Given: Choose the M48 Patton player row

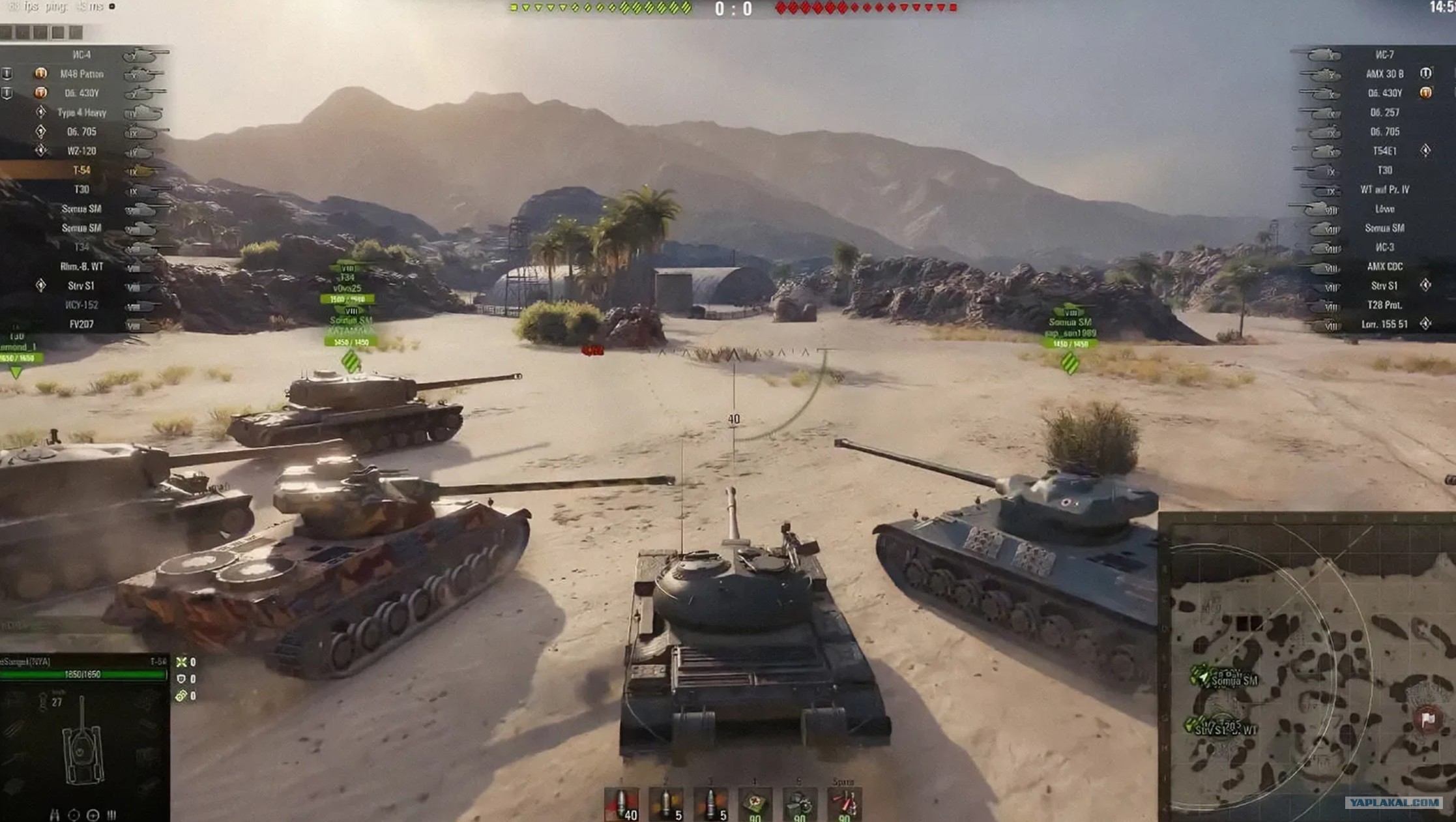Looking at the screenshot, I should [82, 74].
